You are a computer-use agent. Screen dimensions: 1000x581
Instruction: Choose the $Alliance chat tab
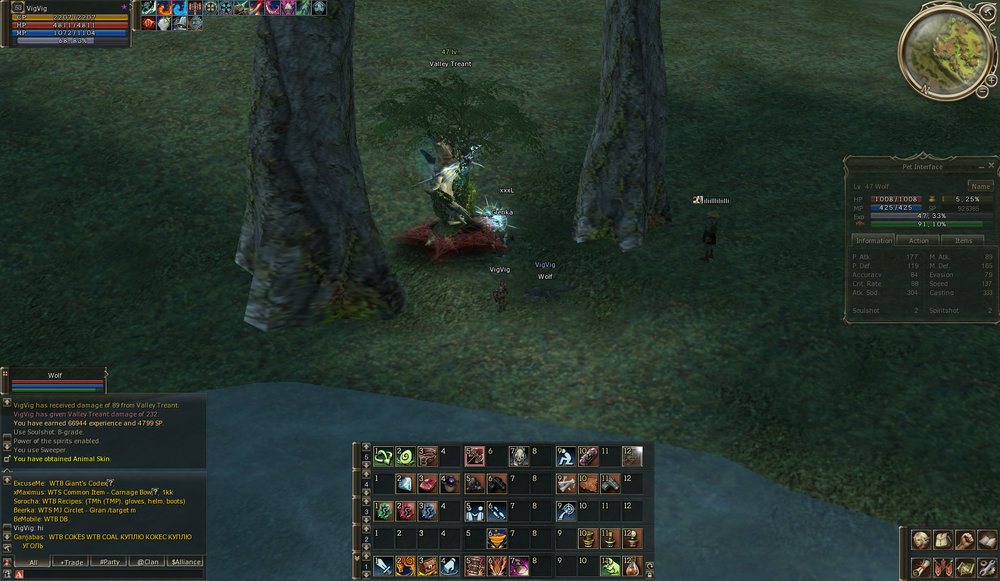(x=186, y=563)
